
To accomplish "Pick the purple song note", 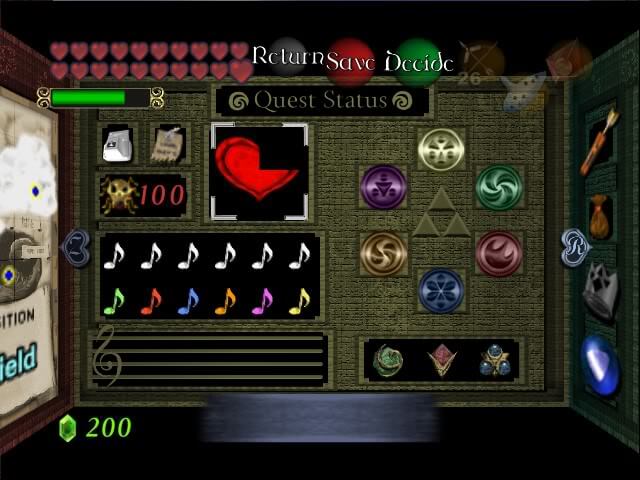I will [262, 300].
